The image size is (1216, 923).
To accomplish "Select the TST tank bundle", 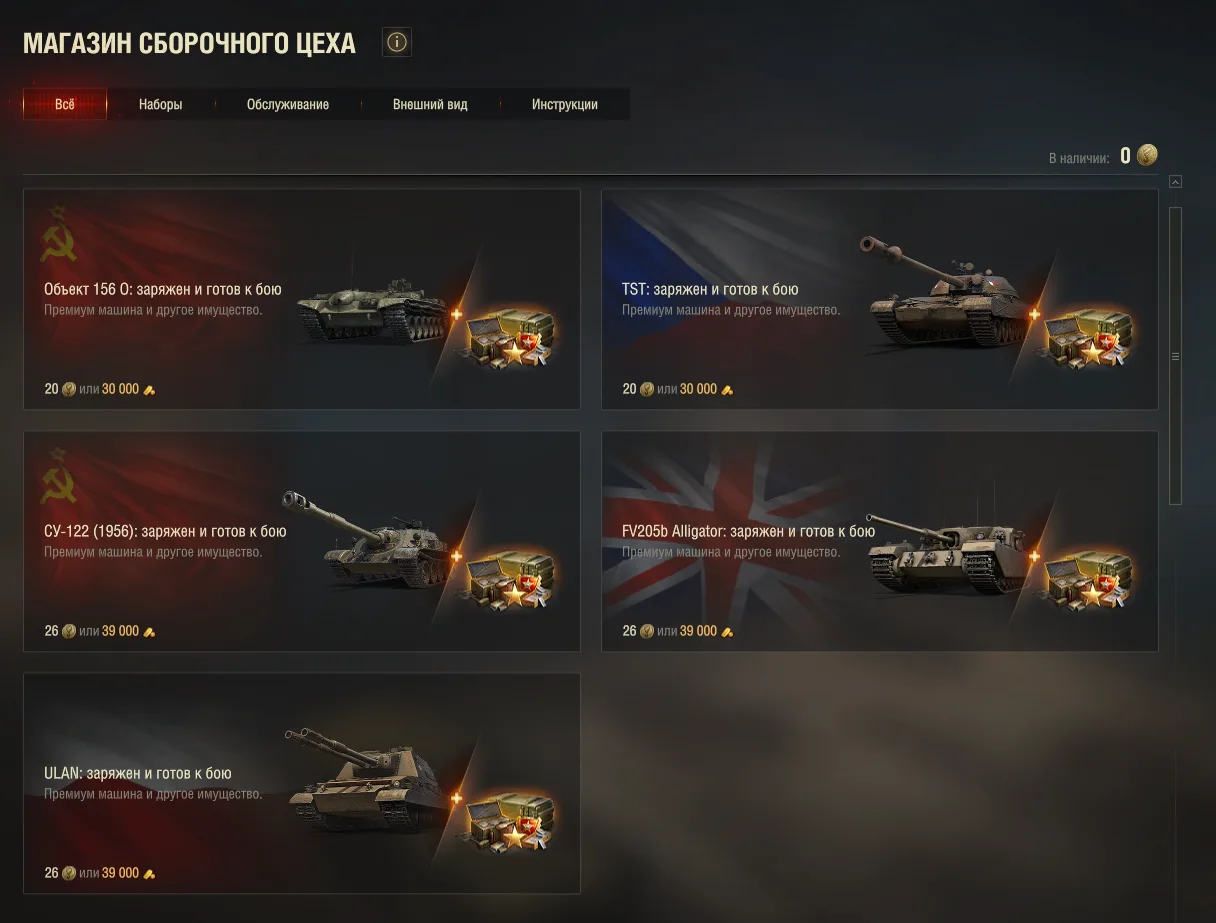I will [x=879, y=299].
